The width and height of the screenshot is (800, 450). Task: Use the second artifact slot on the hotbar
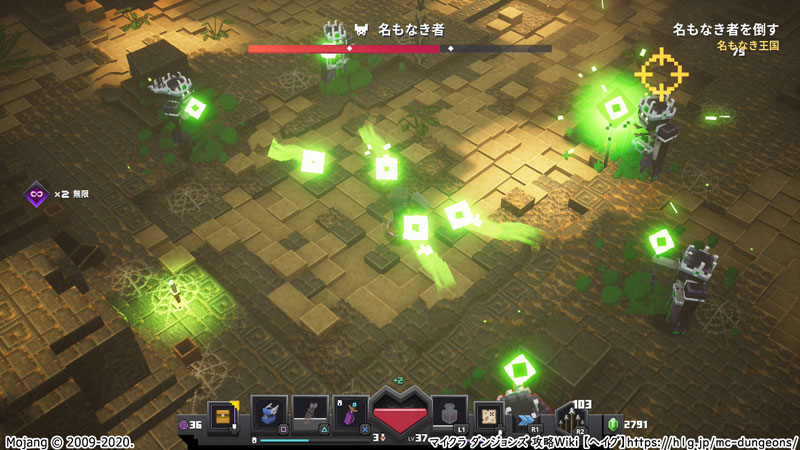pos(311,413)
